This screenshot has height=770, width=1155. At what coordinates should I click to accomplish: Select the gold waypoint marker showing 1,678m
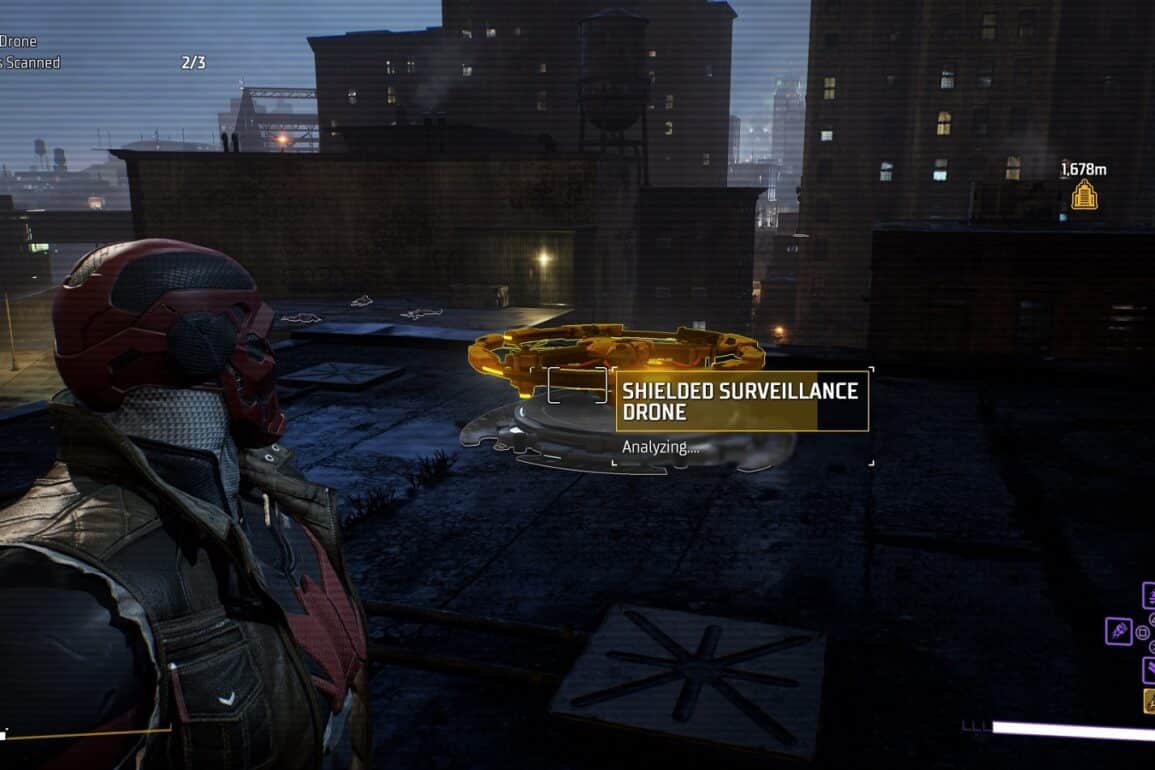(x=1084, y=194)
